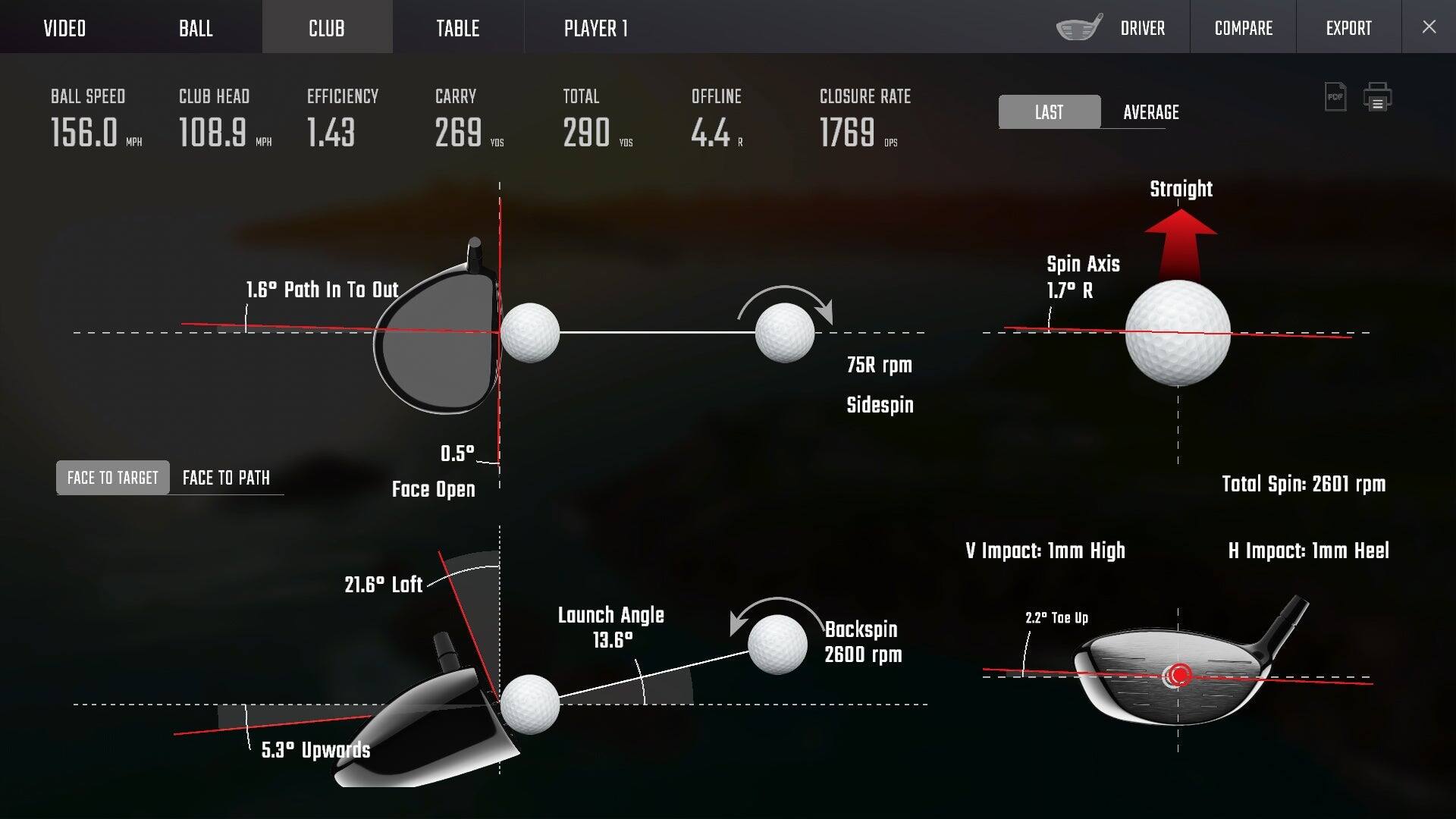This screenshot has height=819, width=1456.
Task: Open the PDF export icon
Action: (1335, 97)
